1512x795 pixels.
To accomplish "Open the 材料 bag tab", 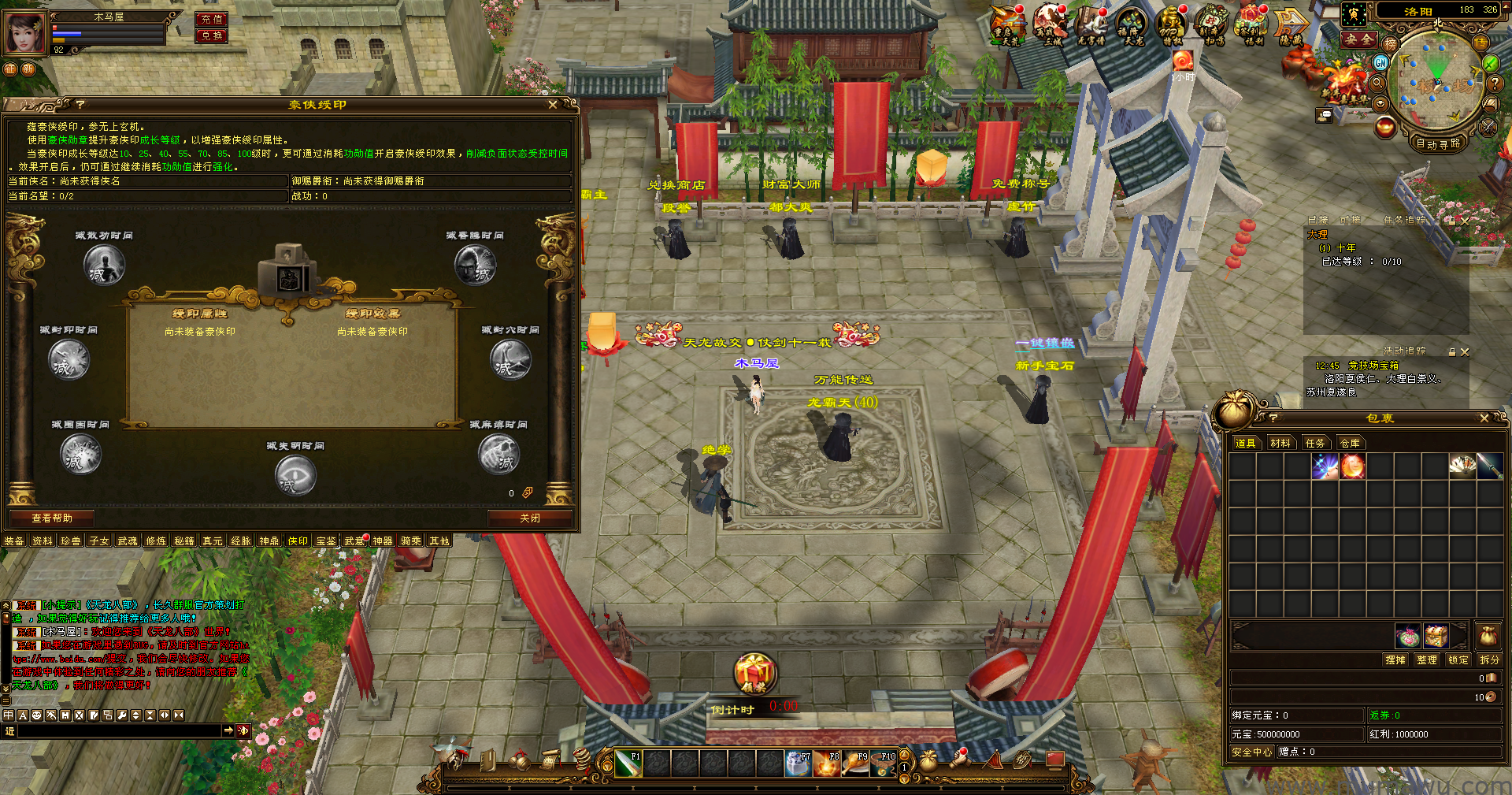I will click(1280, 444).
